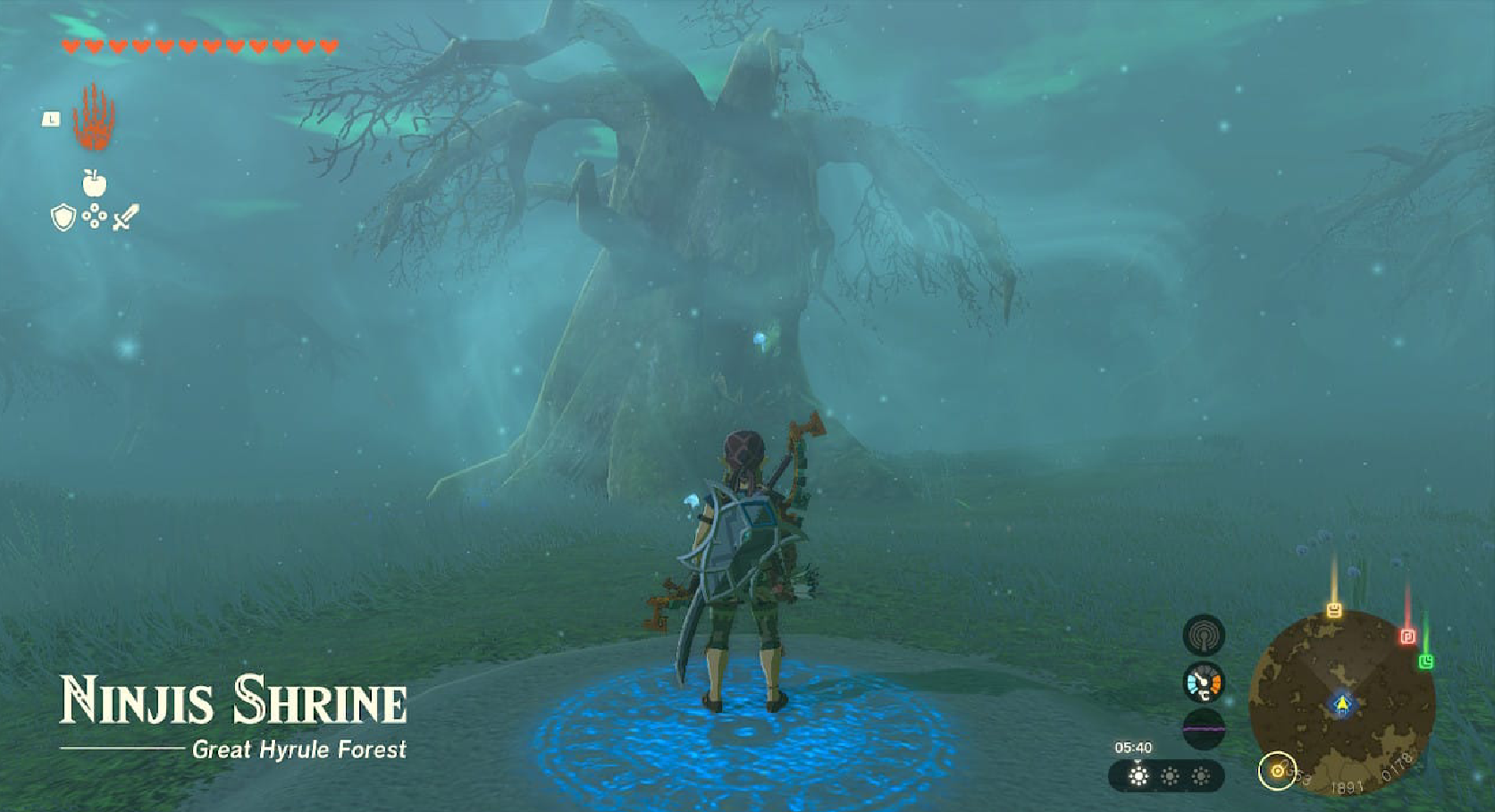The height and width of the screenshot is (812, 1495).
Task: Select the apple item shortcut
Action: [94, 183]
